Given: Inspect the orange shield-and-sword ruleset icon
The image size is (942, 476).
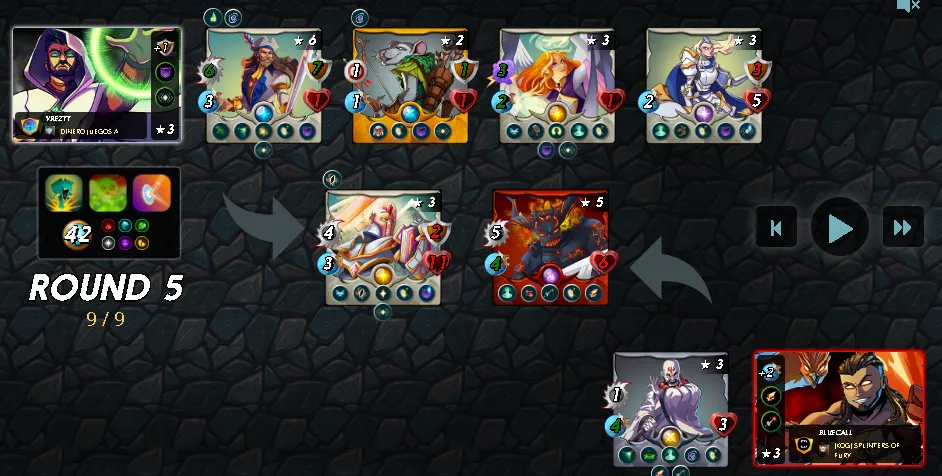Looking at the screenshot, I should [152, 192].
